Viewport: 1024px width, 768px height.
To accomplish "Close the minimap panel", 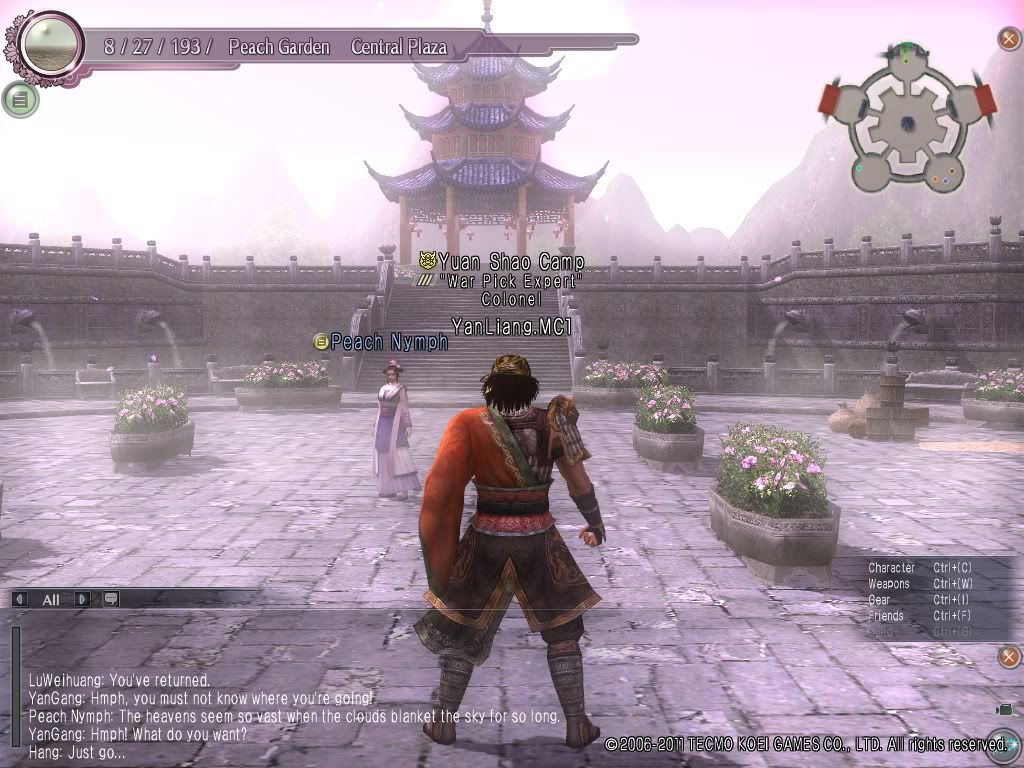I will [x=1009, y=40].
